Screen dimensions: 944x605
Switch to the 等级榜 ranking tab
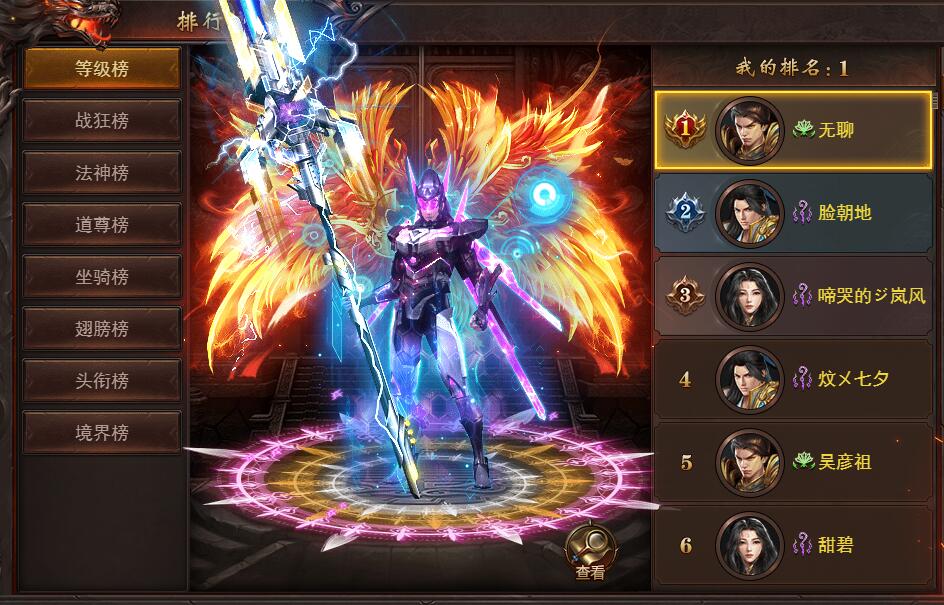(x=102, y=69)
